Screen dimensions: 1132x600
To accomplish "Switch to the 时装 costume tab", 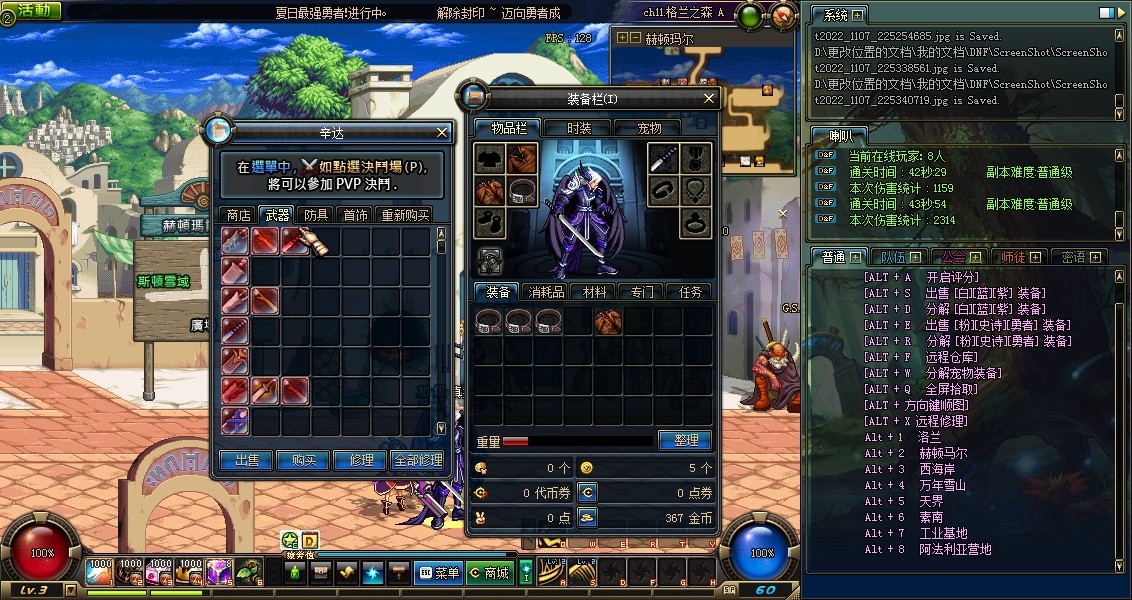I will pyautogui.click(x=579, y=128).
